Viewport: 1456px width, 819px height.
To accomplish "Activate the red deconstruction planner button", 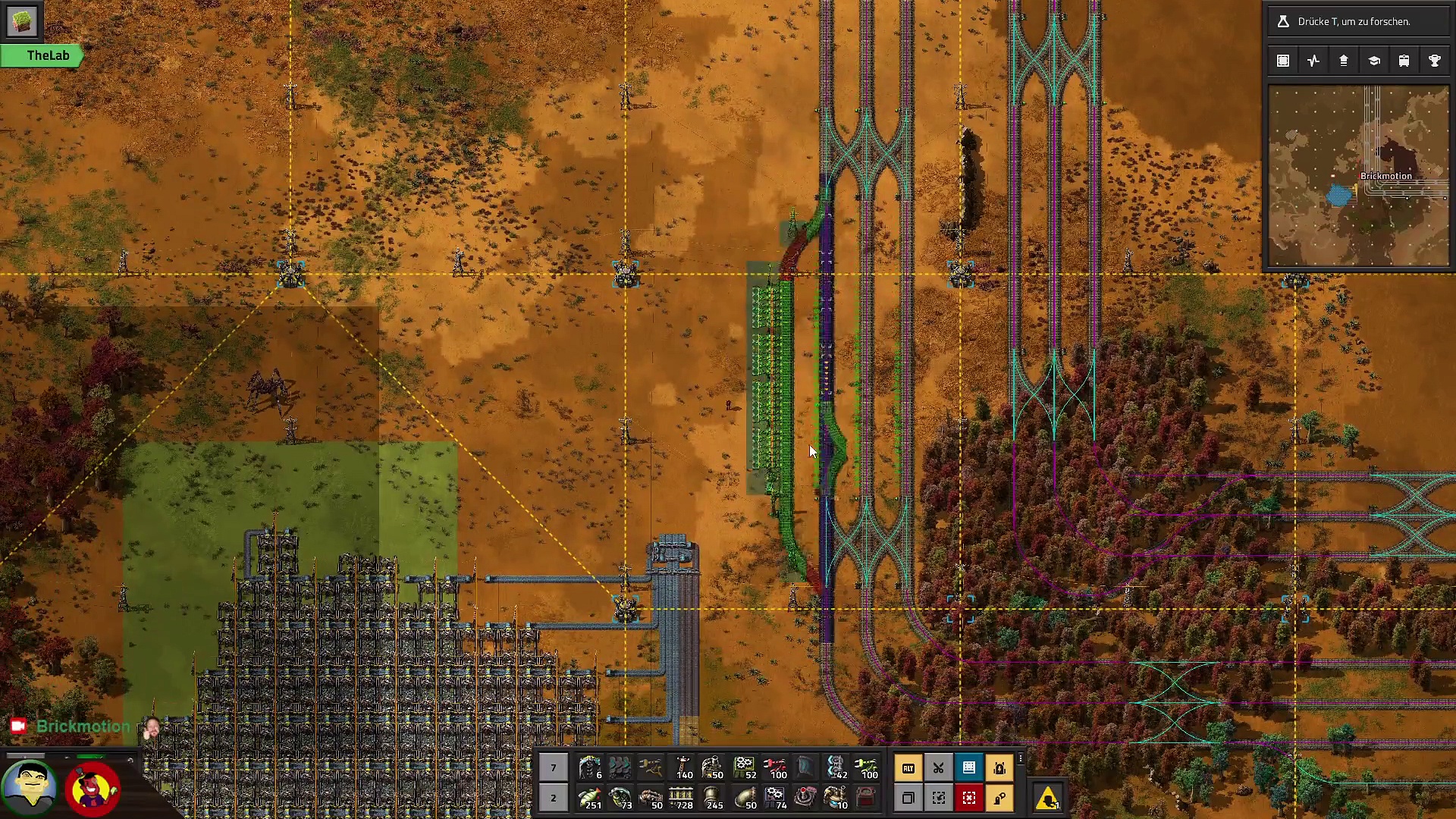I will (968, 798).
